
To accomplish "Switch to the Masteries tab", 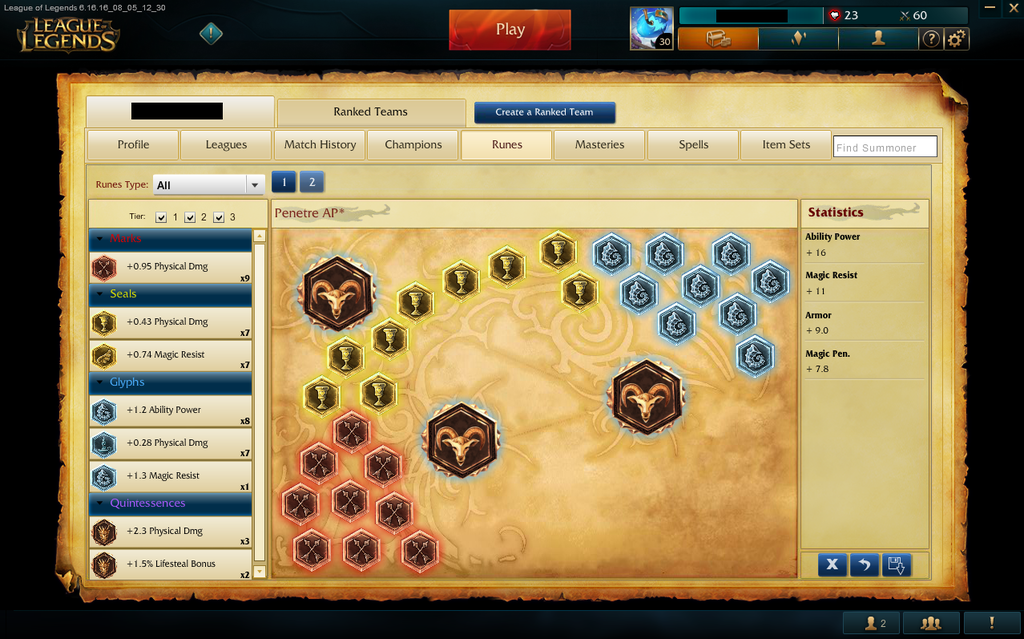I will coord(600,145).
